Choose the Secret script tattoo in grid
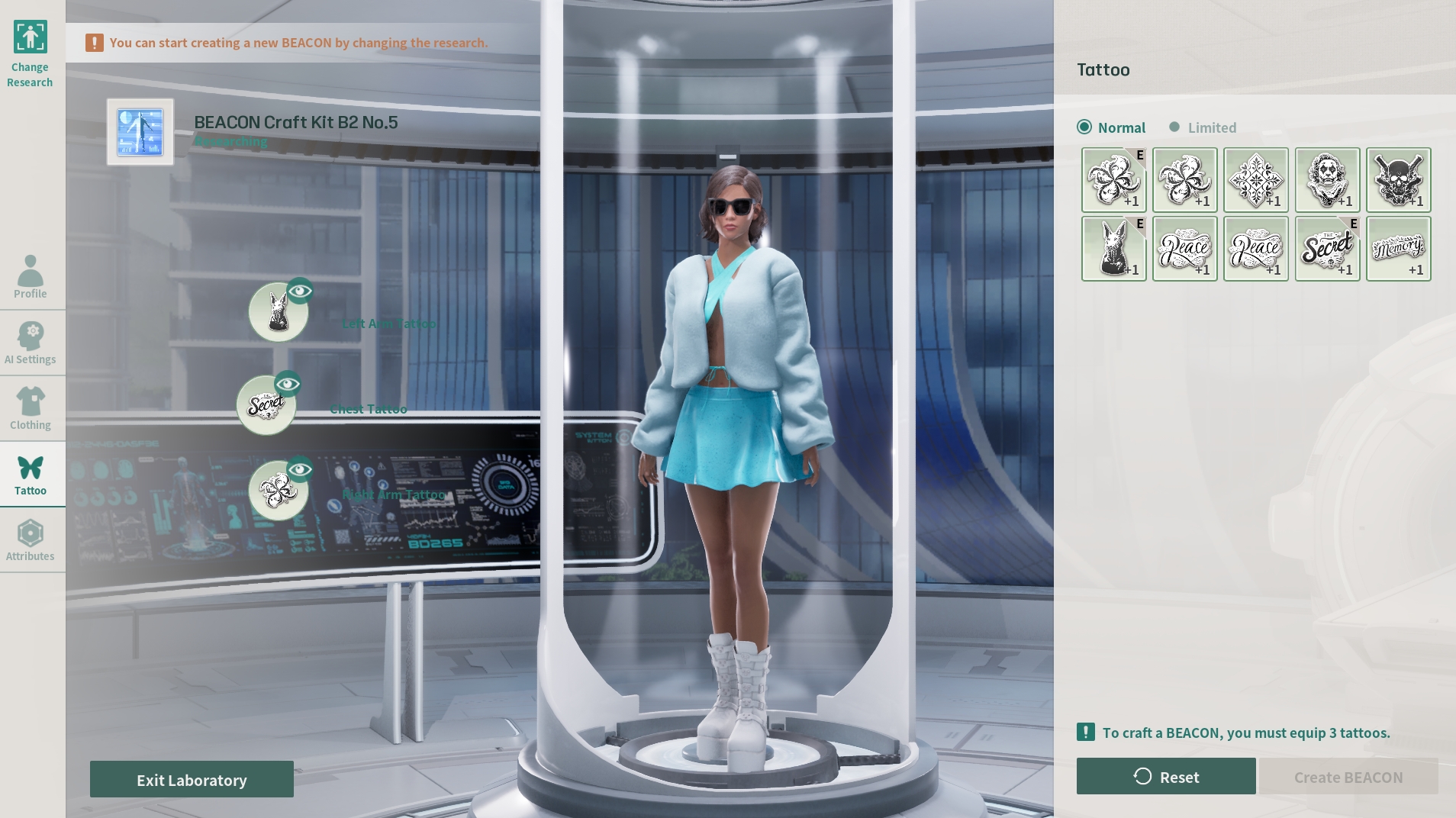The height and width of the screenshot is (818, 1456). pos(1327,249)
